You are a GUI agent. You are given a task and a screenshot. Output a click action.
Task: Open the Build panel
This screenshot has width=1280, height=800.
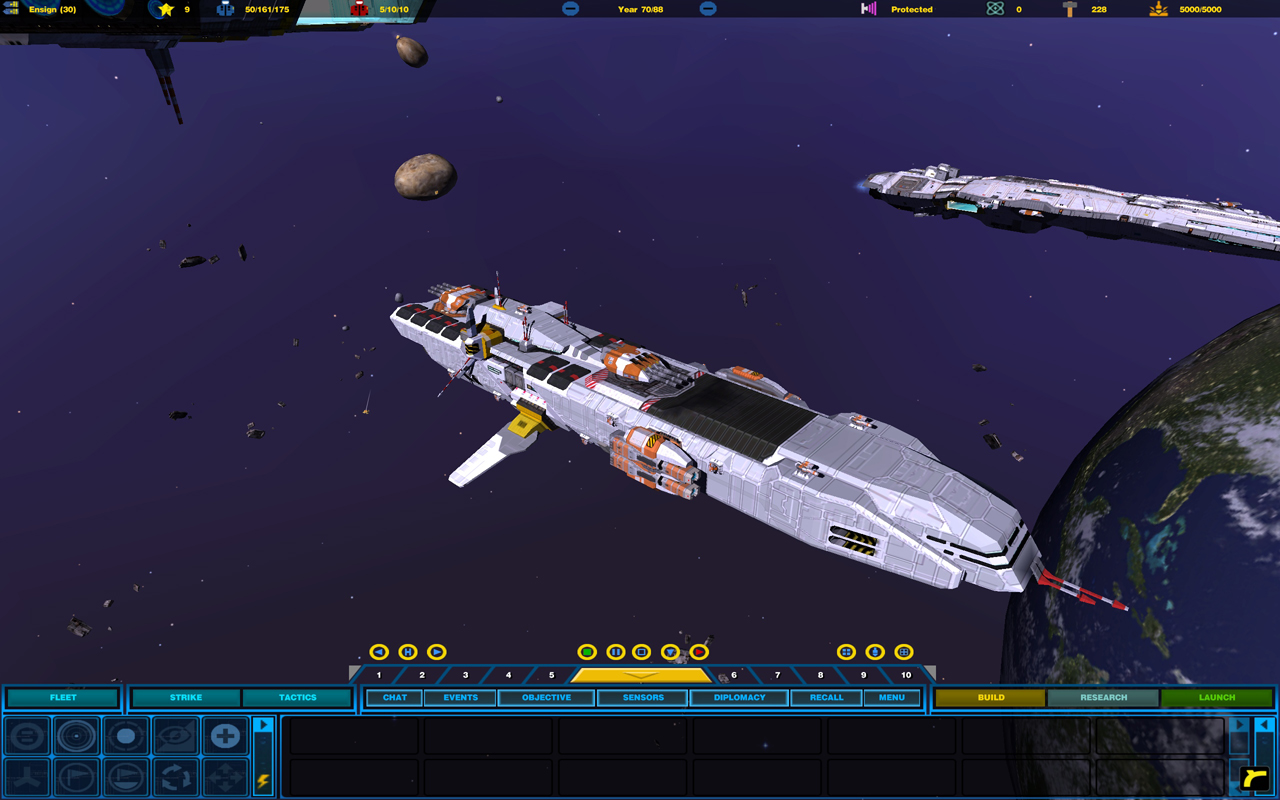click(991, 697)
